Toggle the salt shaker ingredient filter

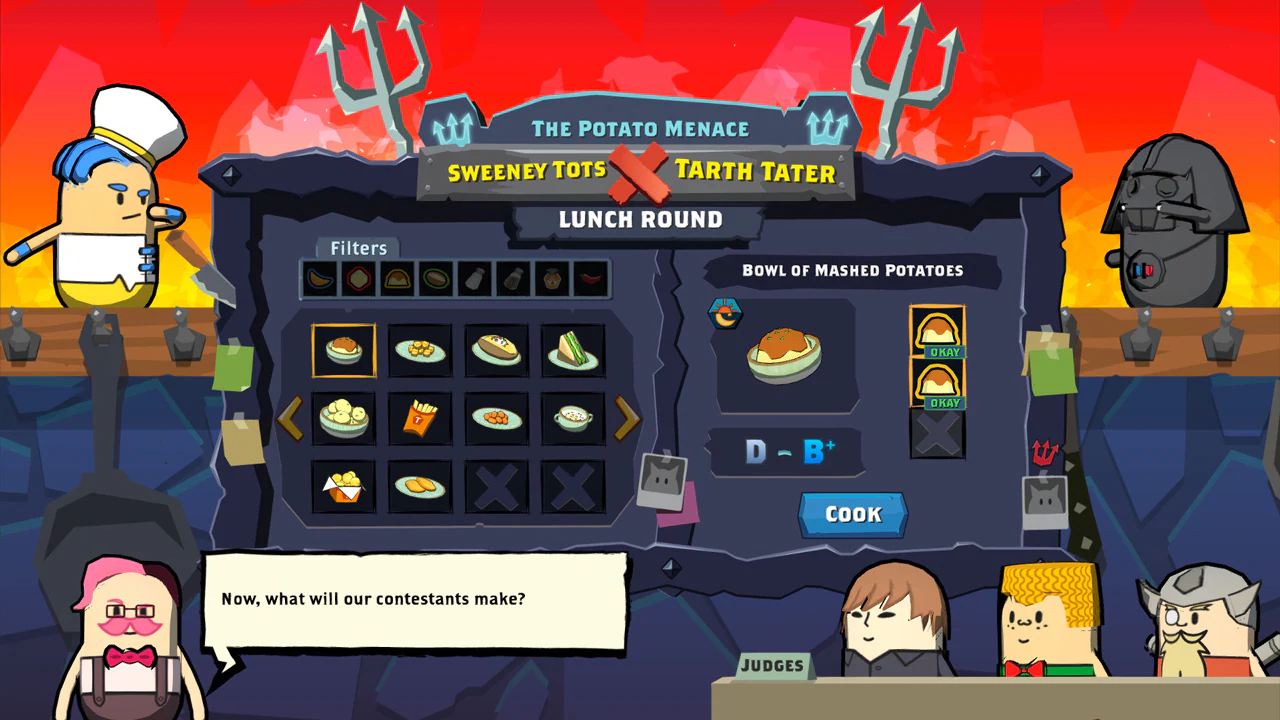(475, 278)
